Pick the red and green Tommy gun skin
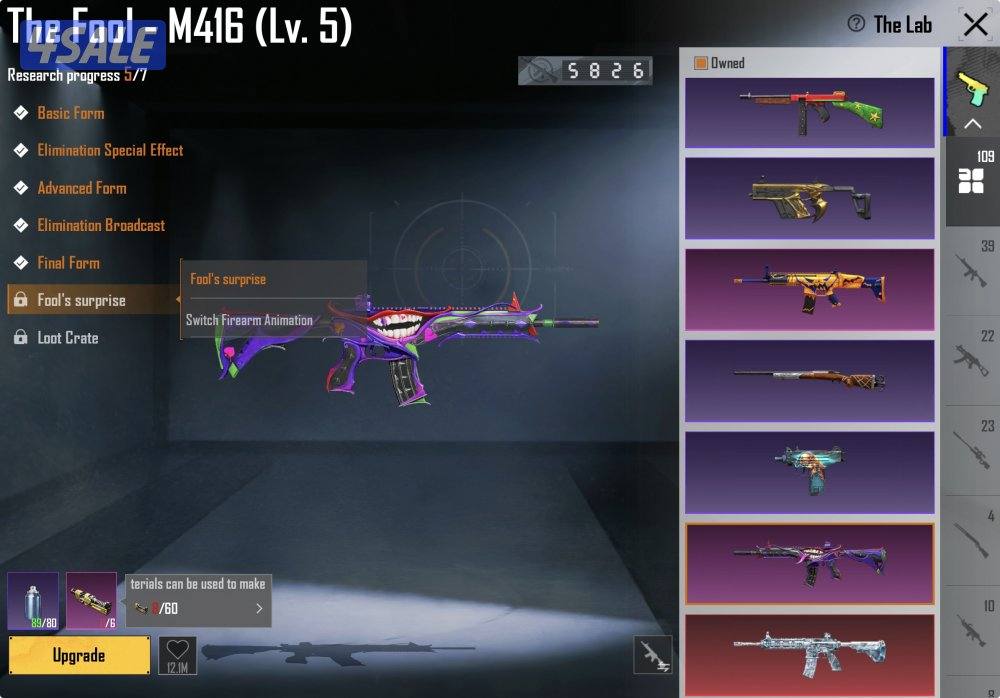The height and width of the screenshot is (698, 1000). [x=809, y=113]
